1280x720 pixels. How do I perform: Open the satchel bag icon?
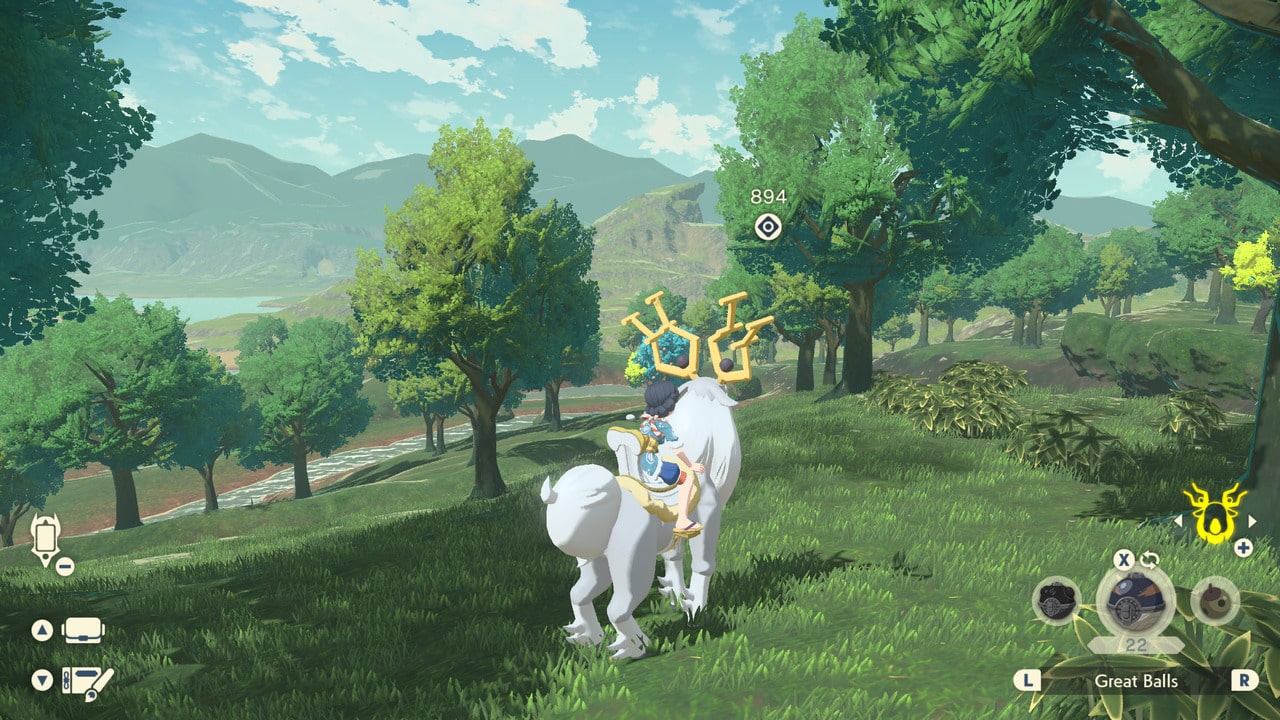85,628
